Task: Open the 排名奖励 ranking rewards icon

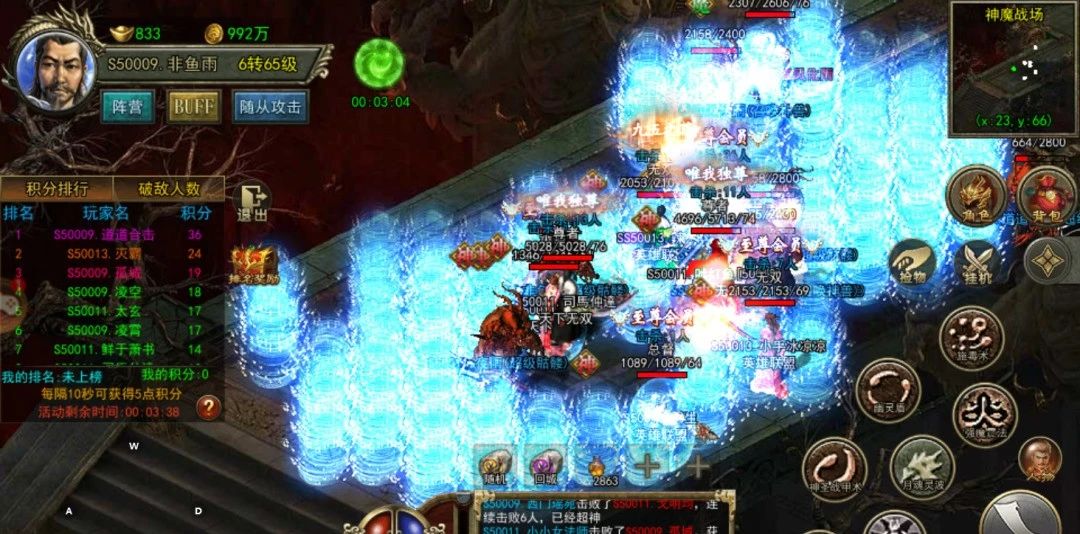Action: [x=250, y=265]
